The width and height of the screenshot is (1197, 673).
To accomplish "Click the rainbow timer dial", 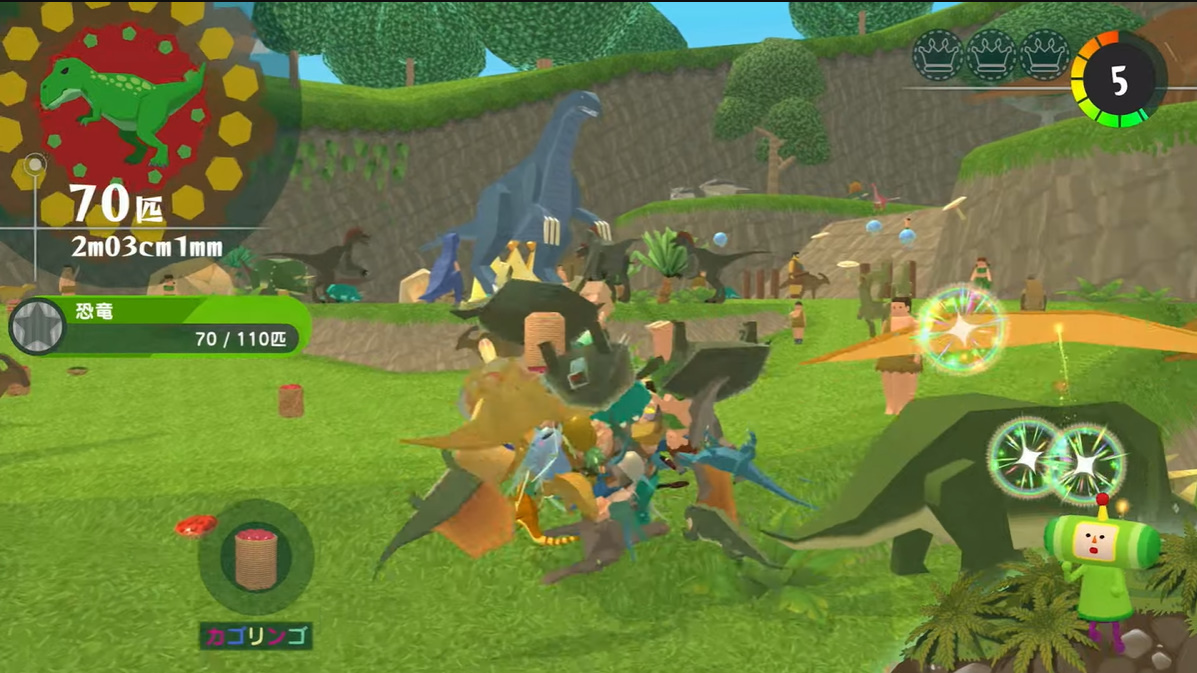I will pos(1118,80).
